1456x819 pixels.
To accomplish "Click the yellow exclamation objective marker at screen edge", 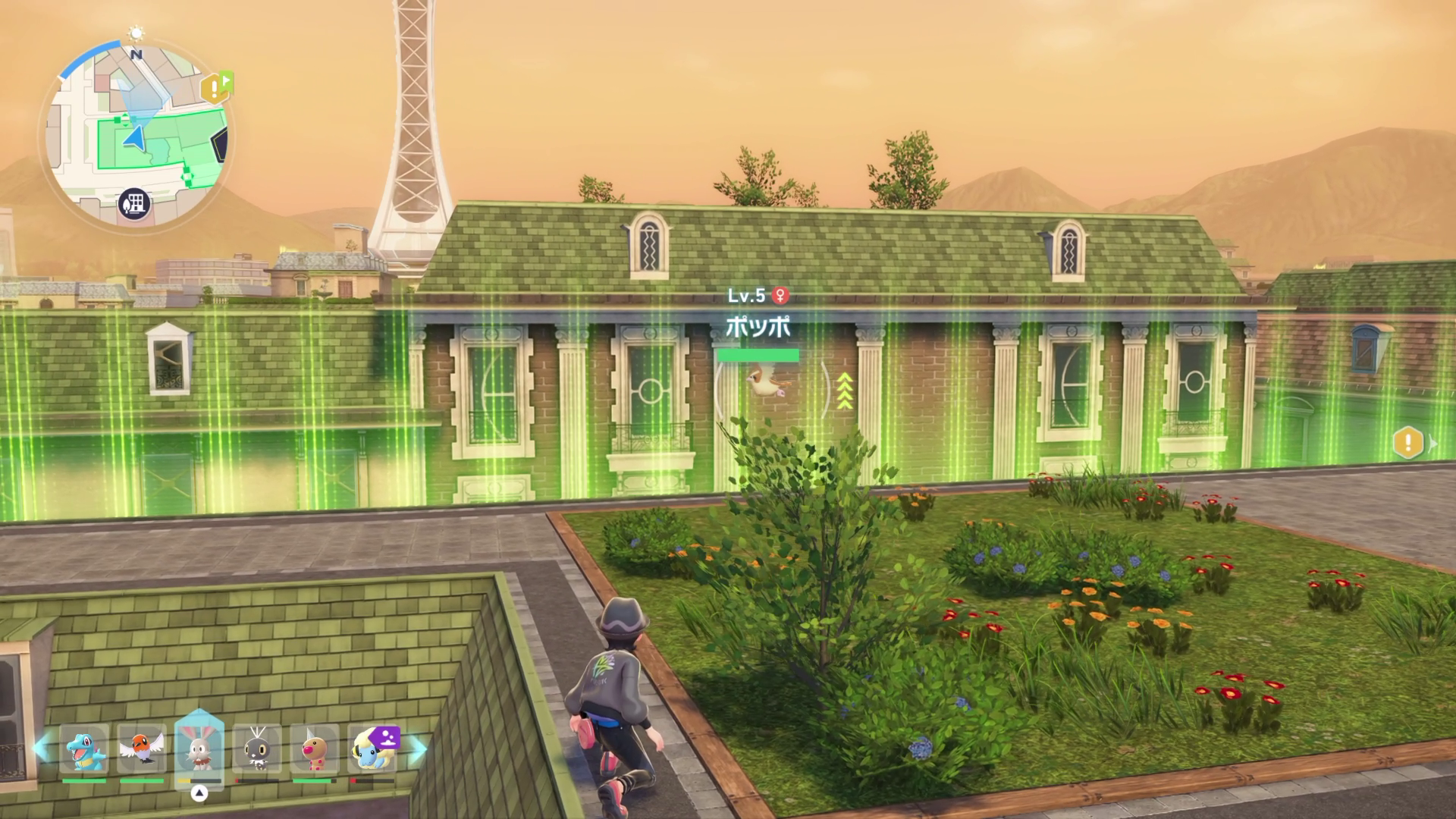I will pyautogui.click(x=1408, y=442).
